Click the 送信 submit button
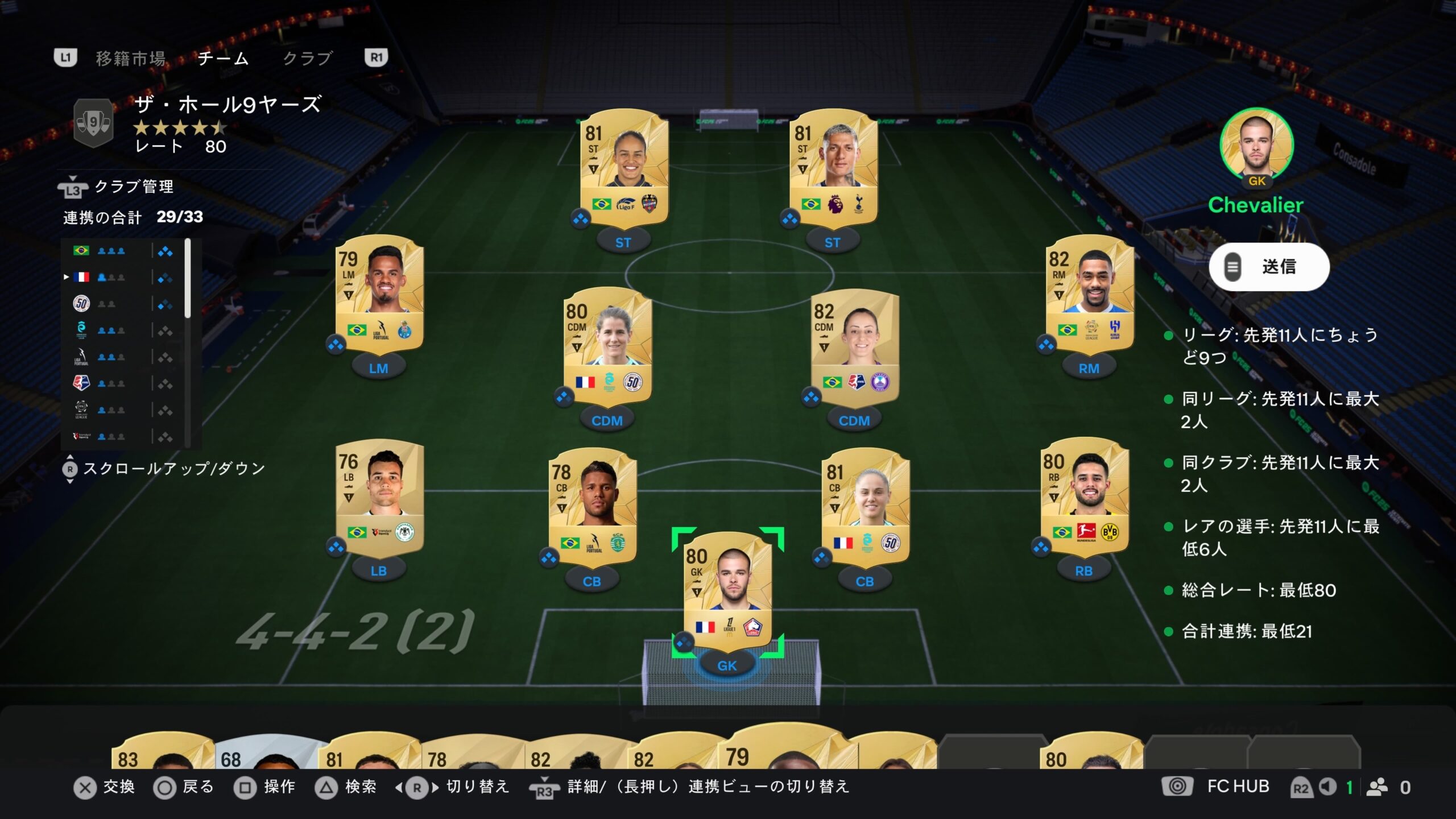1456x819 pixels. (1269, 267)
